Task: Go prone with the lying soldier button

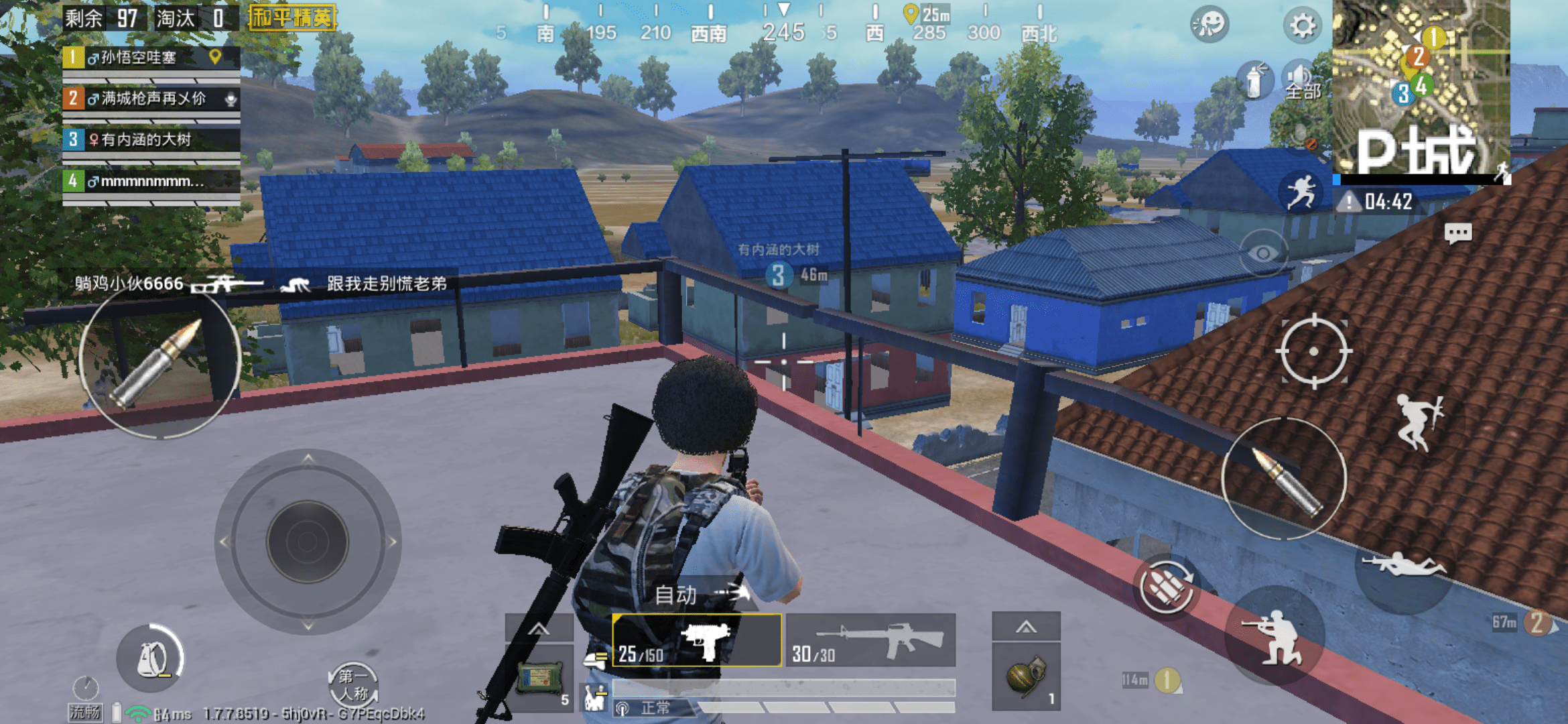Action: click(x=1404, y=566)
